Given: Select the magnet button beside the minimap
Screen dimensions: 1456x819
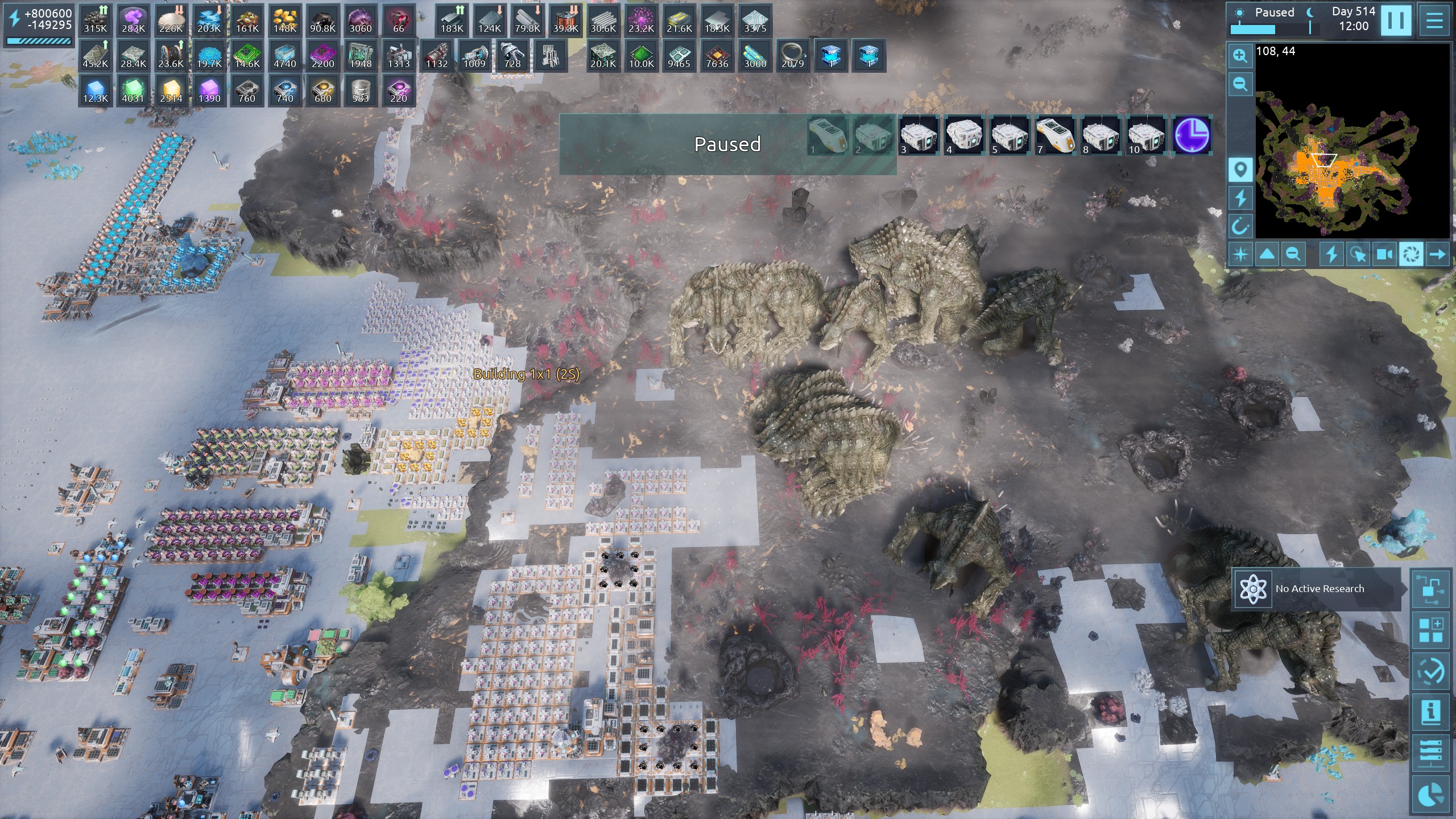Looking at the screenshot, I should pyautogui.click(x=1240, y=226).
